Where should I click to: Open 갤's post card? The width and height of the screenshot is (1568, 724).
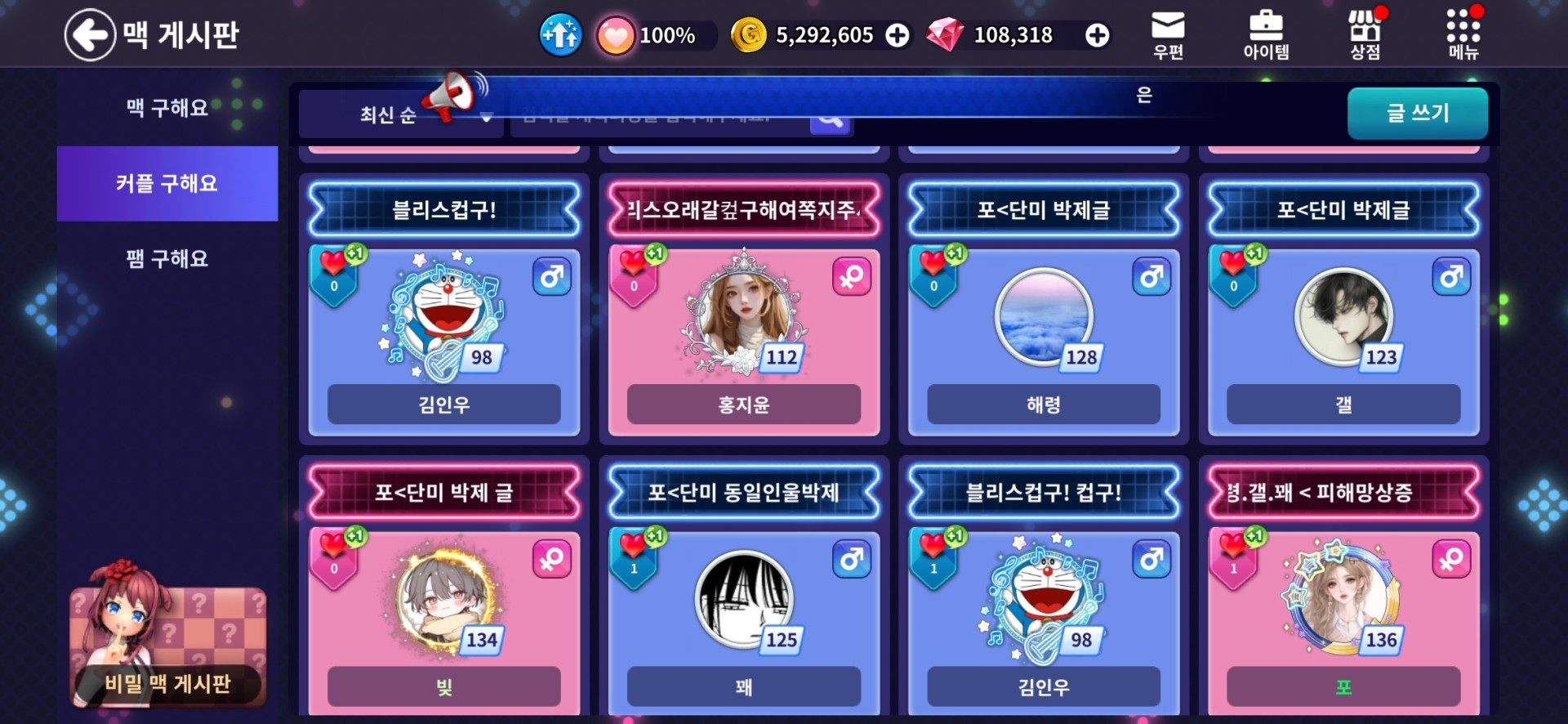[x=1343, y=327]
